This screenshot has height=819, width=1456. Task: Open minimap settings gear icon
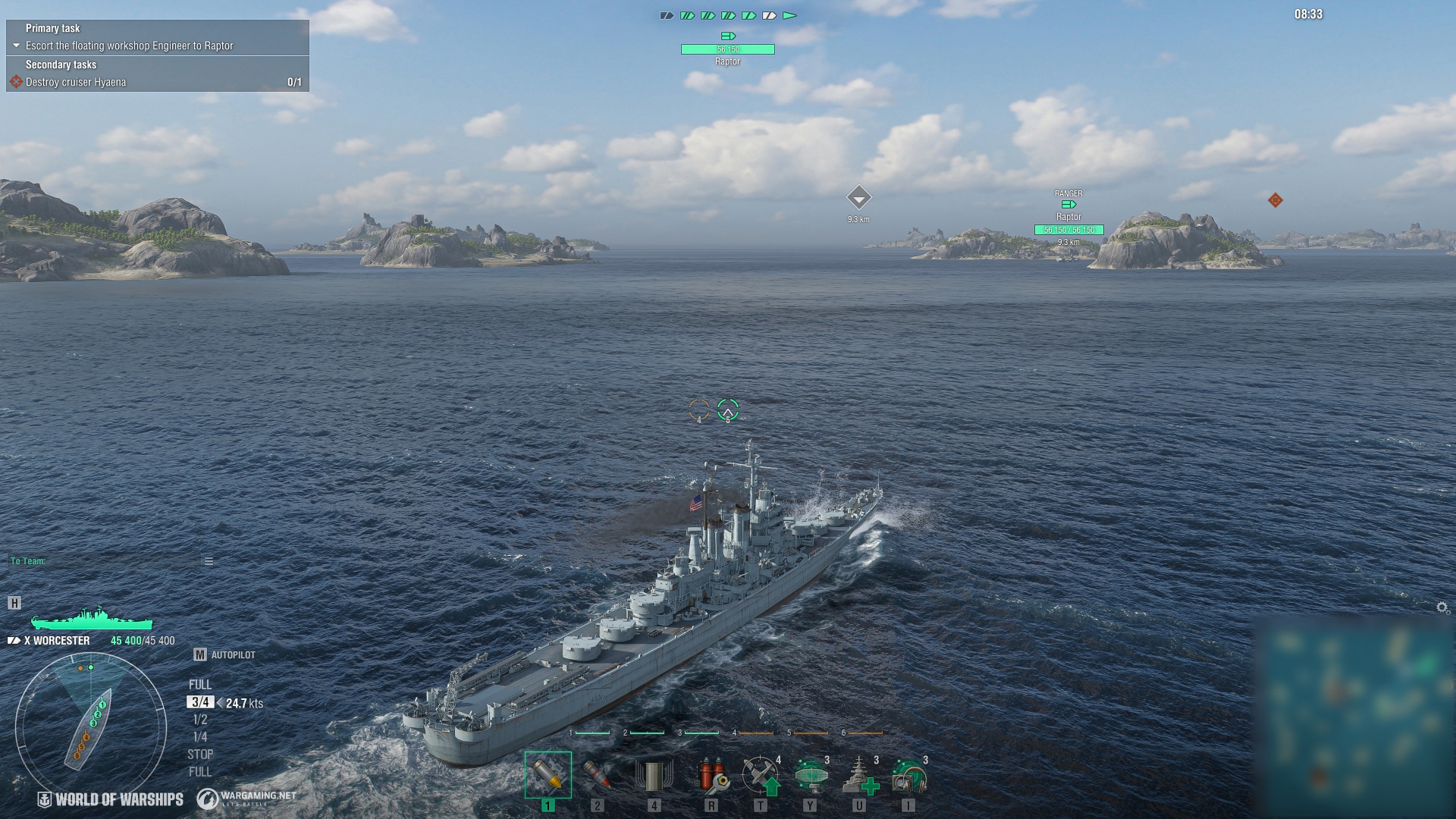click(1442, 607)
